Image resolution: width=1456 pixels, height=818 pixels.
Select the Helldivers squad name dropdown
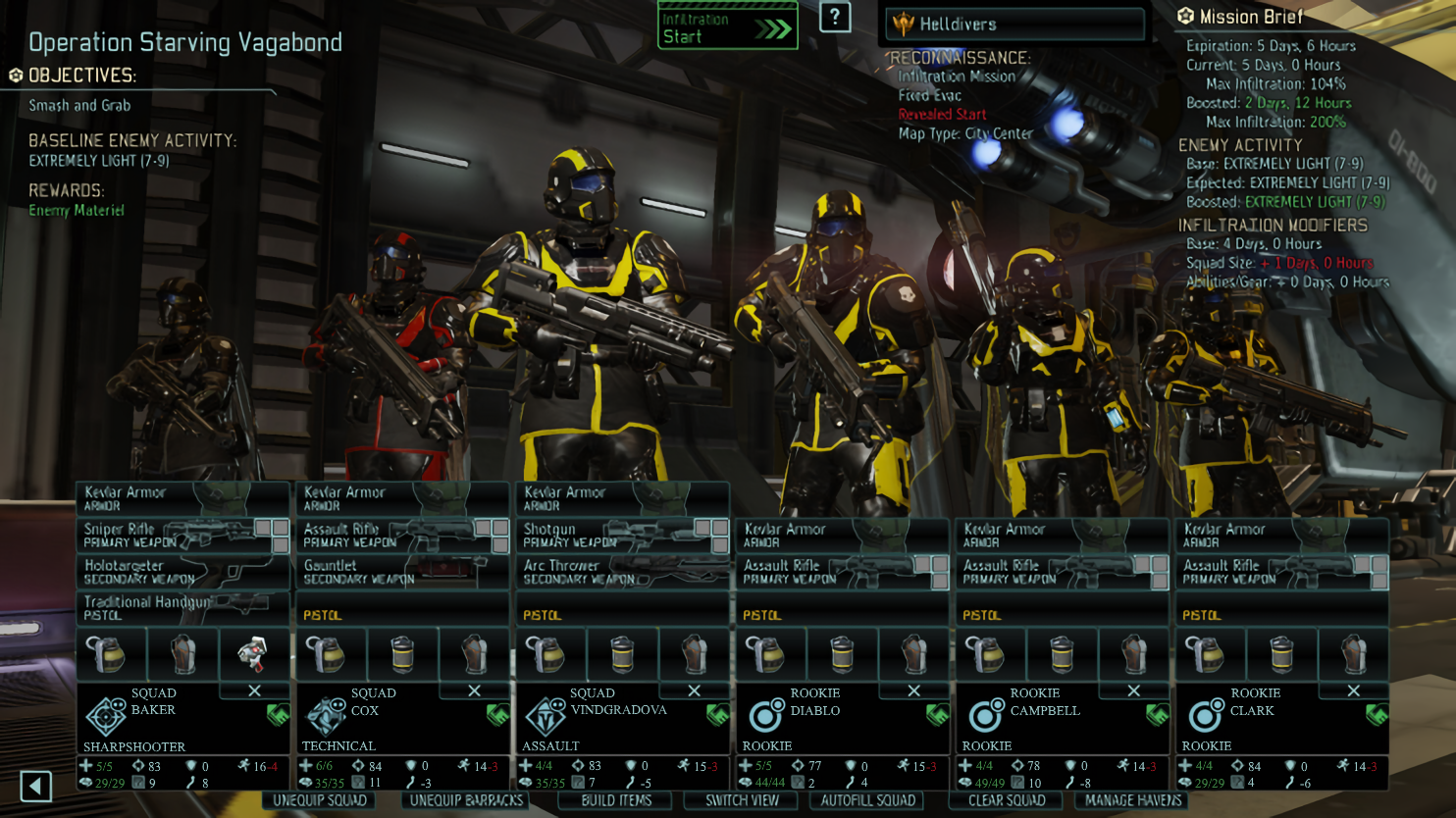click(1014, 25)
